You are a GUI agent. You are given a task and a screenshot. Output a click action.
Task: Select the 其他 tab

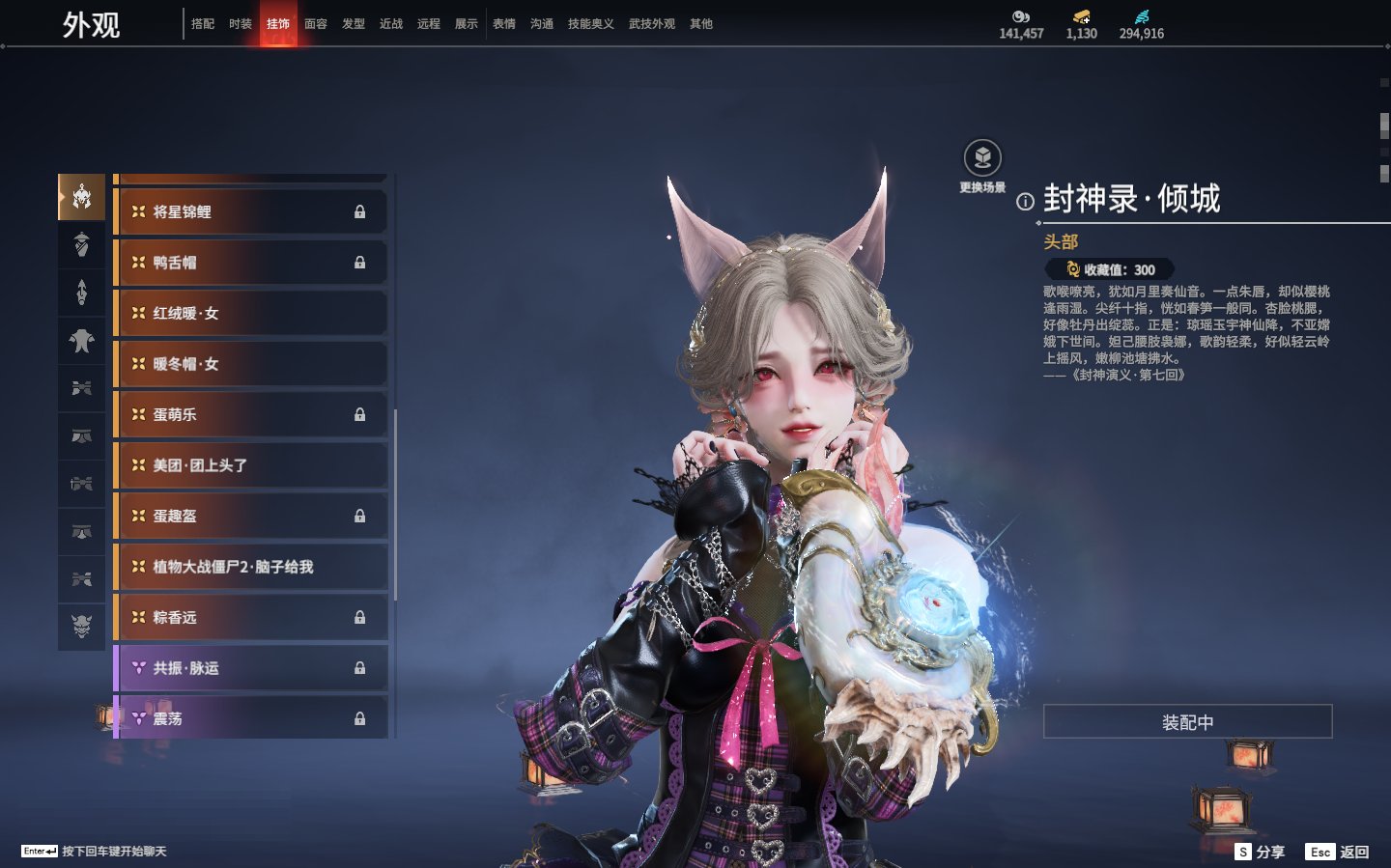[x=701, y=24]
